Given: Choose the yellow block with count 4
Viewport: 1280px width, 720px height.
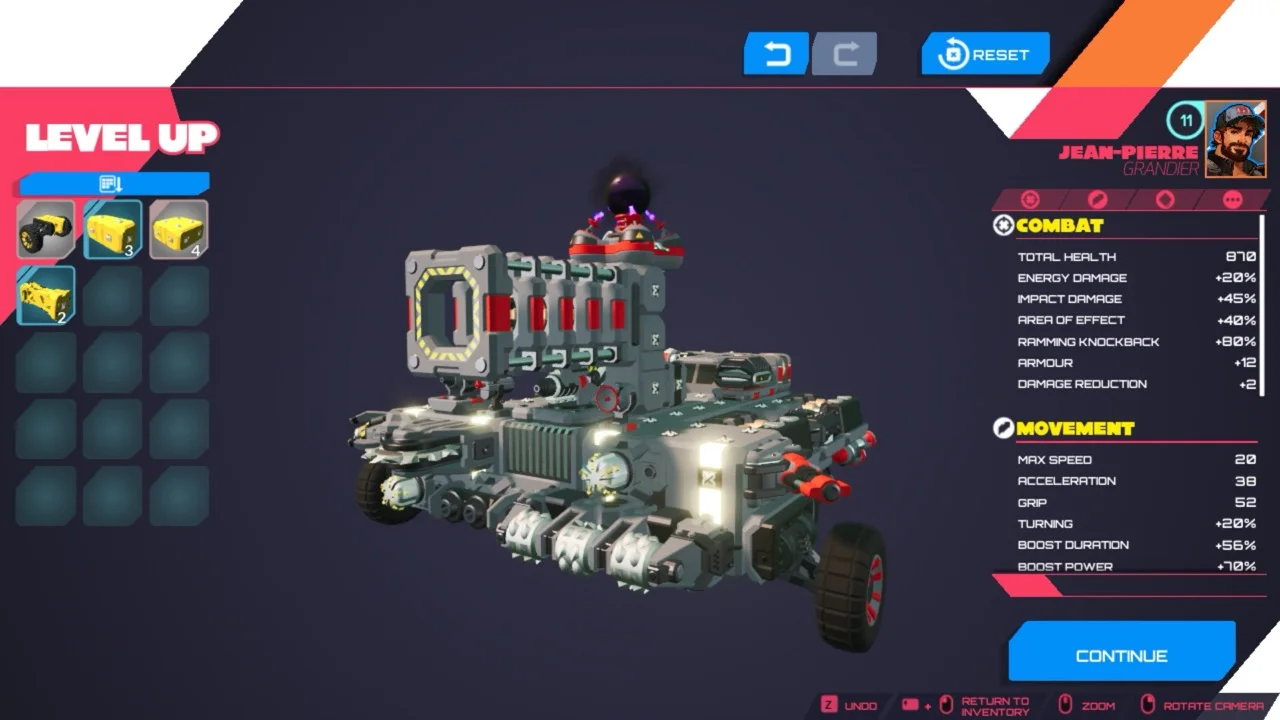Looking at the screenshot, I should click(179, 229).
